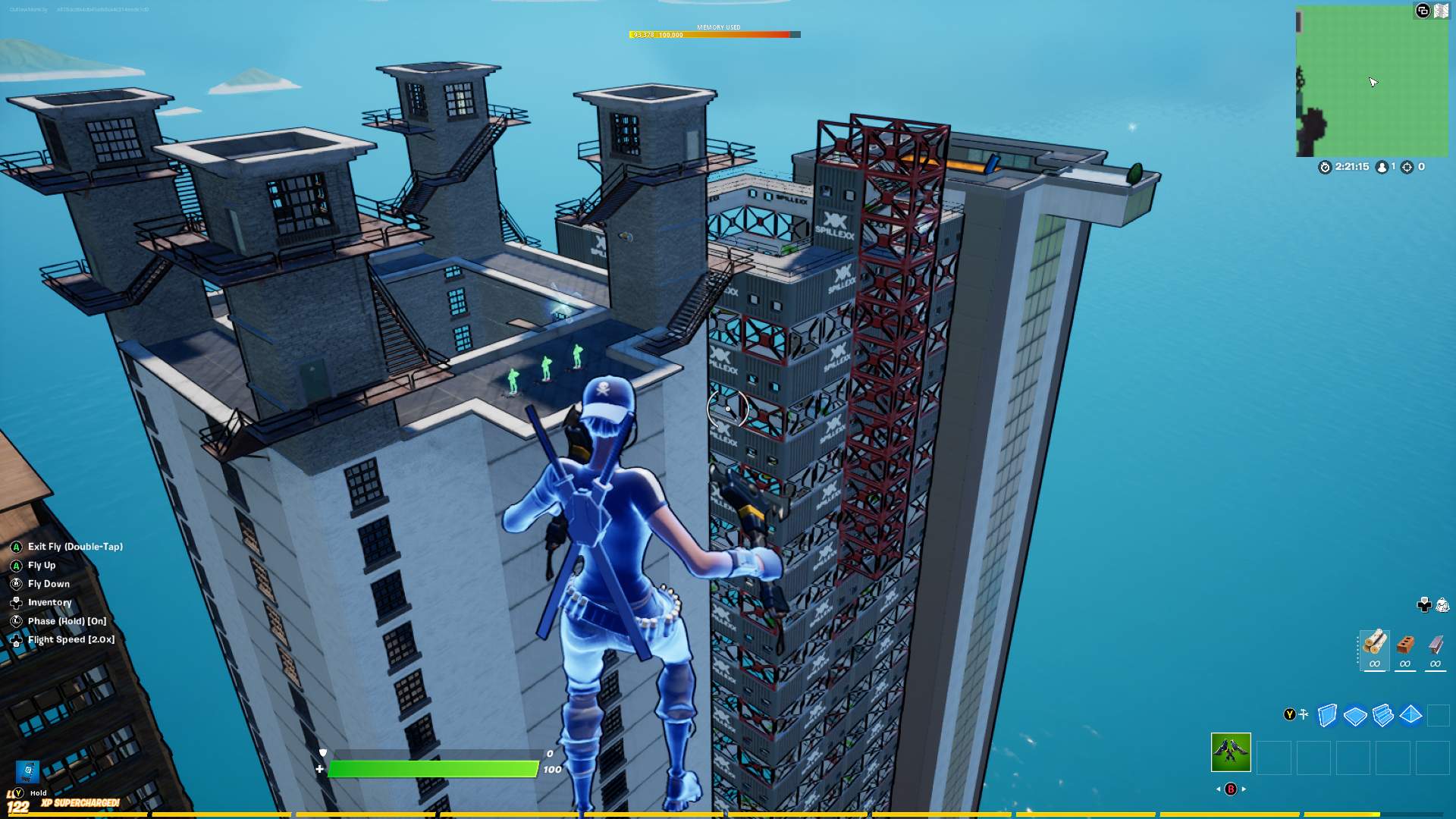Select the wood building material

1374,645
